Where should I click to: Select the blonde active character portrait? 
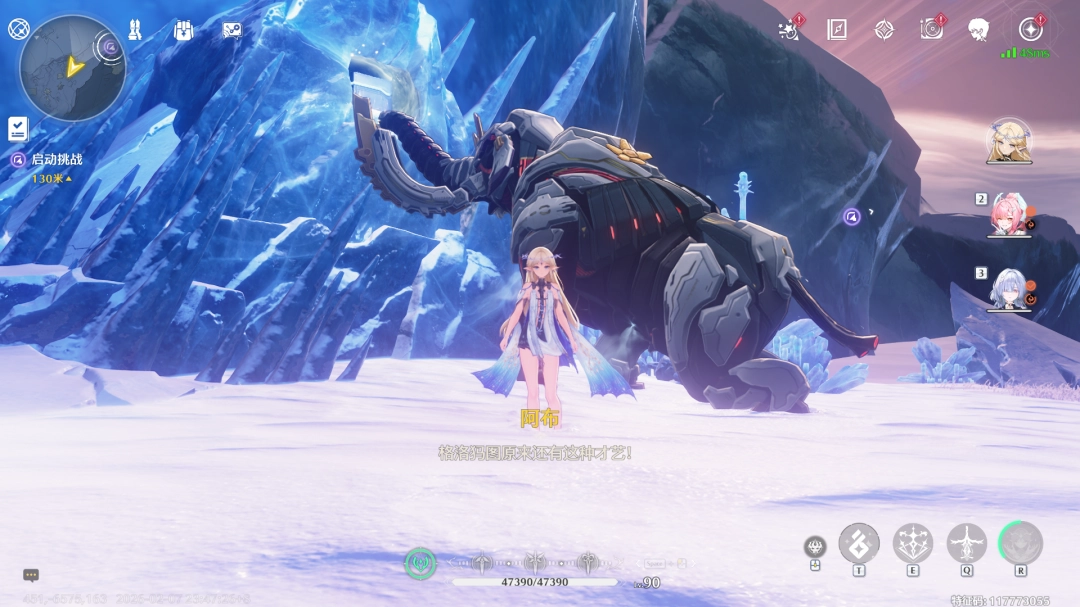click(1008, 141)
